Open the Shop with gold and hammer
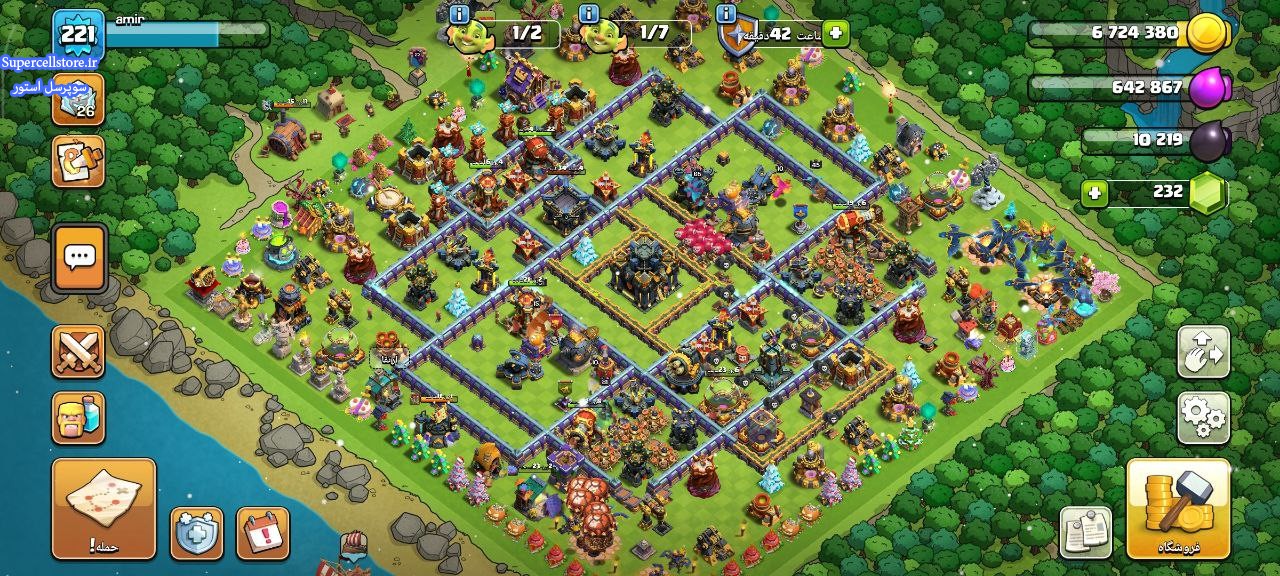The width and height of the screenshot is (1280, 576). [1178, 508]
